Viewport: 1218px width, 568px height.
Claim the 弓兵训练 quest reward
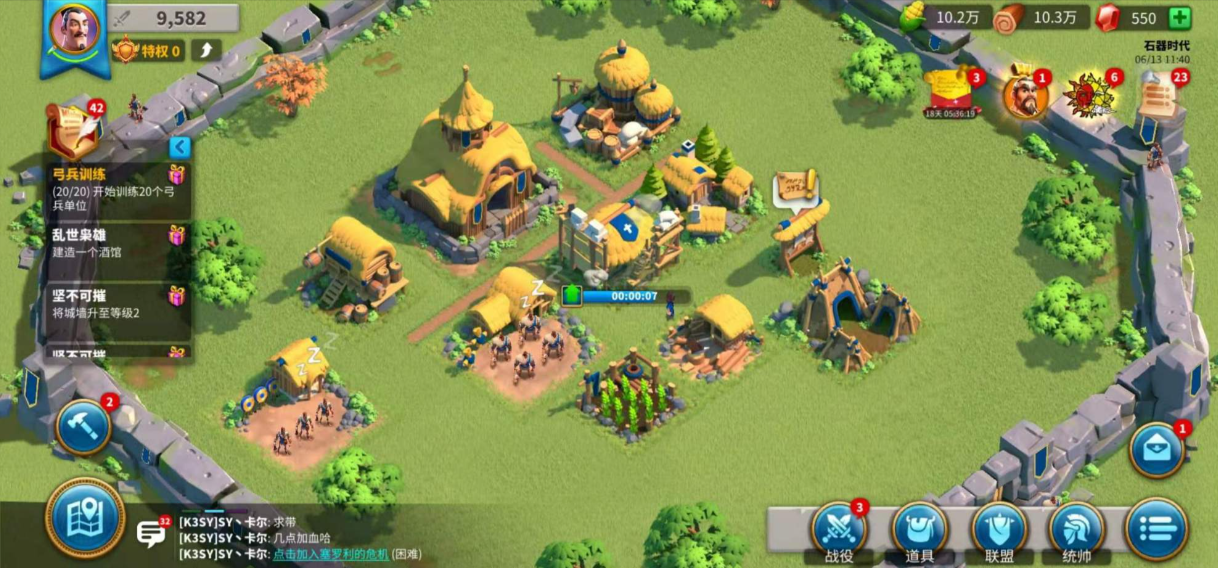(177, 175)
